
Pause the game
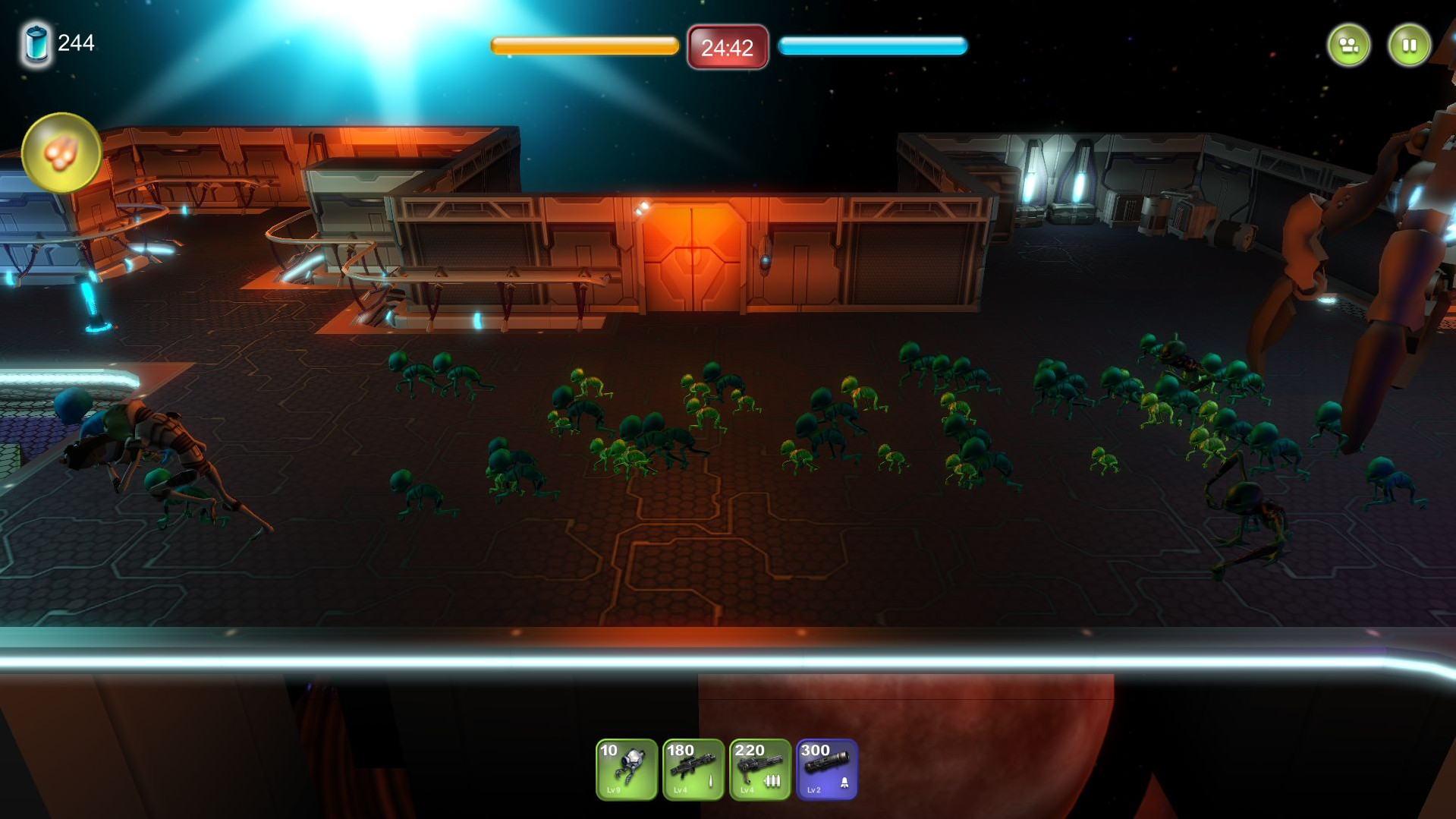(x=1409, y=46)
